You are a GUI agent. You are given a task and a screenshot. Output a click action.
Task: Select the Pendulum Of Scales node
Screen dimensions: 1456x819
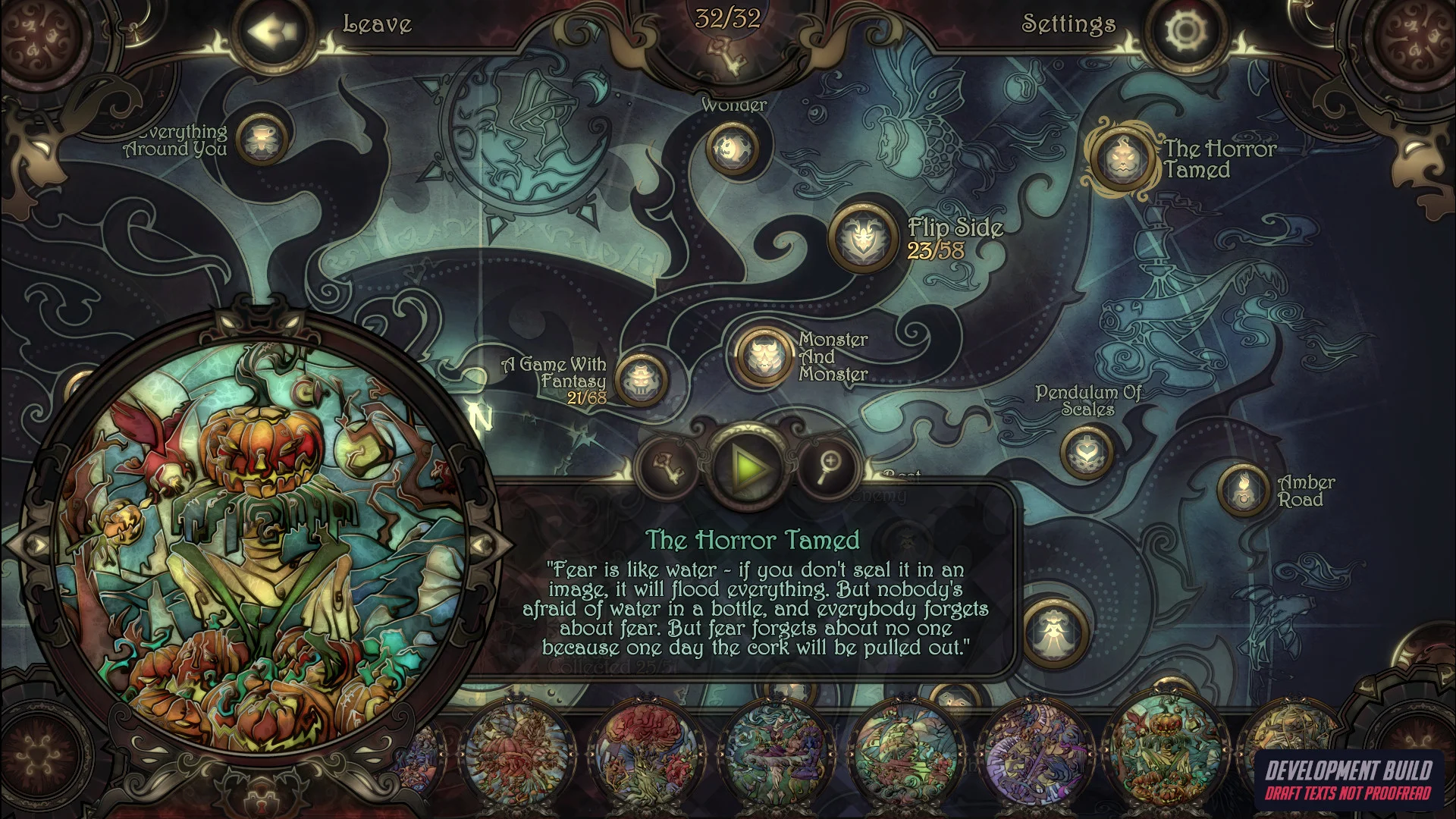[x=1087, y=452]
